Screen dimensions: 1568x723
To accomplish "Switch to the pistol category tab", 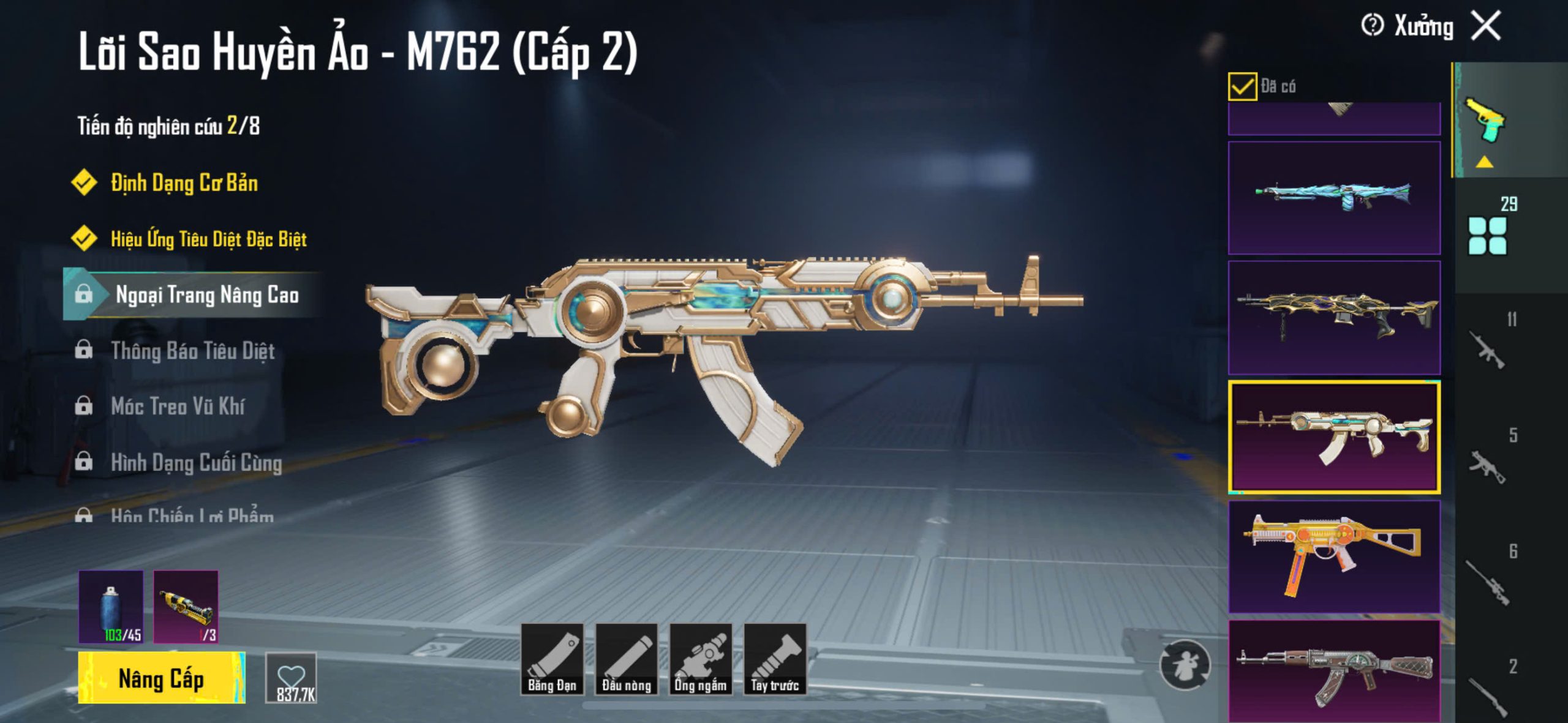I will click(x=1485, y=121).
